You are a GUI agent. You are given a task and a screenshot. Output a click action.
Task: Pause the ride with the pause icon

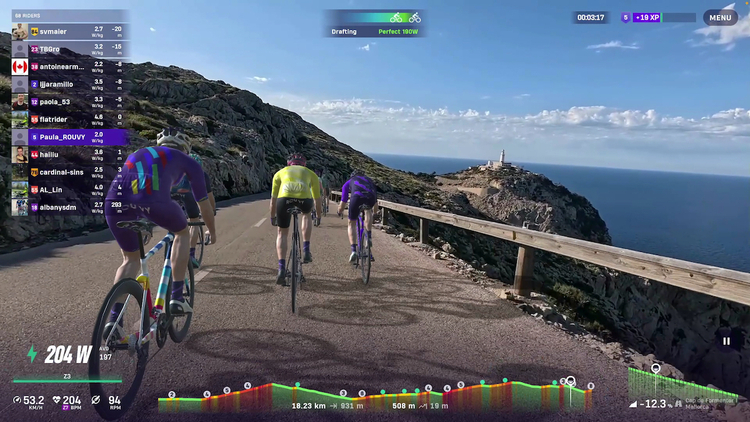(727, 341)
